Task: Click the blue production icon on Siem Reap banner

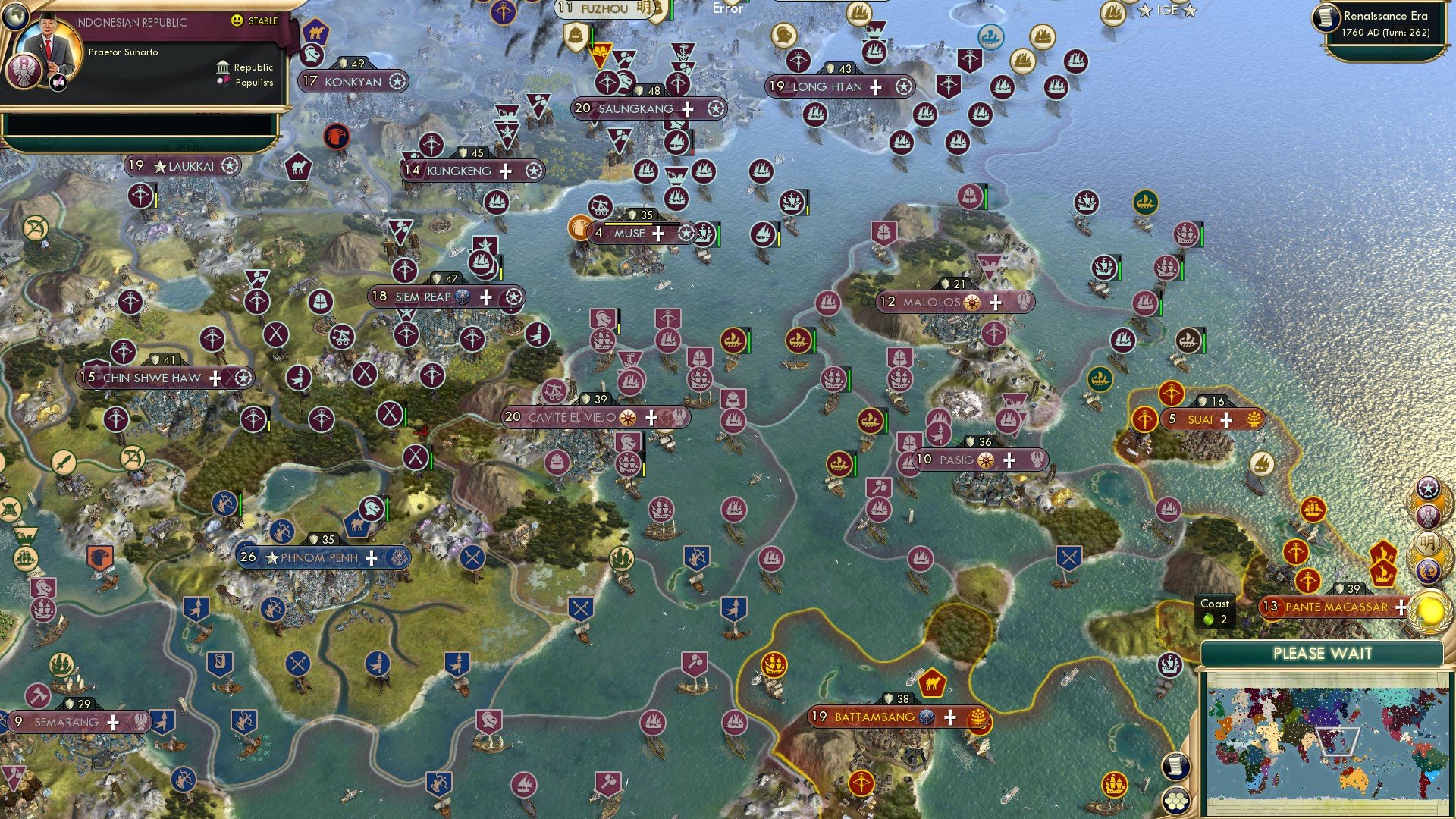Action: [461, 297]
